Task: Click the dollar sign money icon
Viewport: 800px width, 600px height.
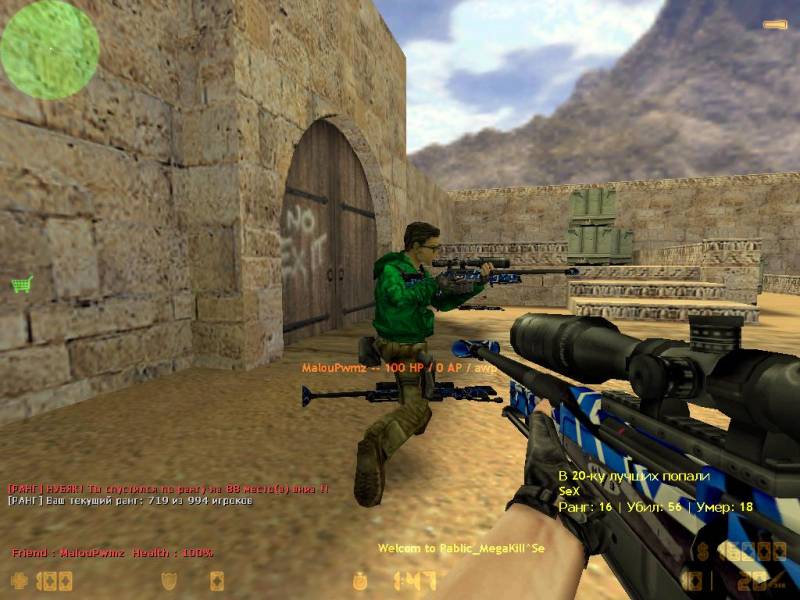Action: tap(704, 551)
